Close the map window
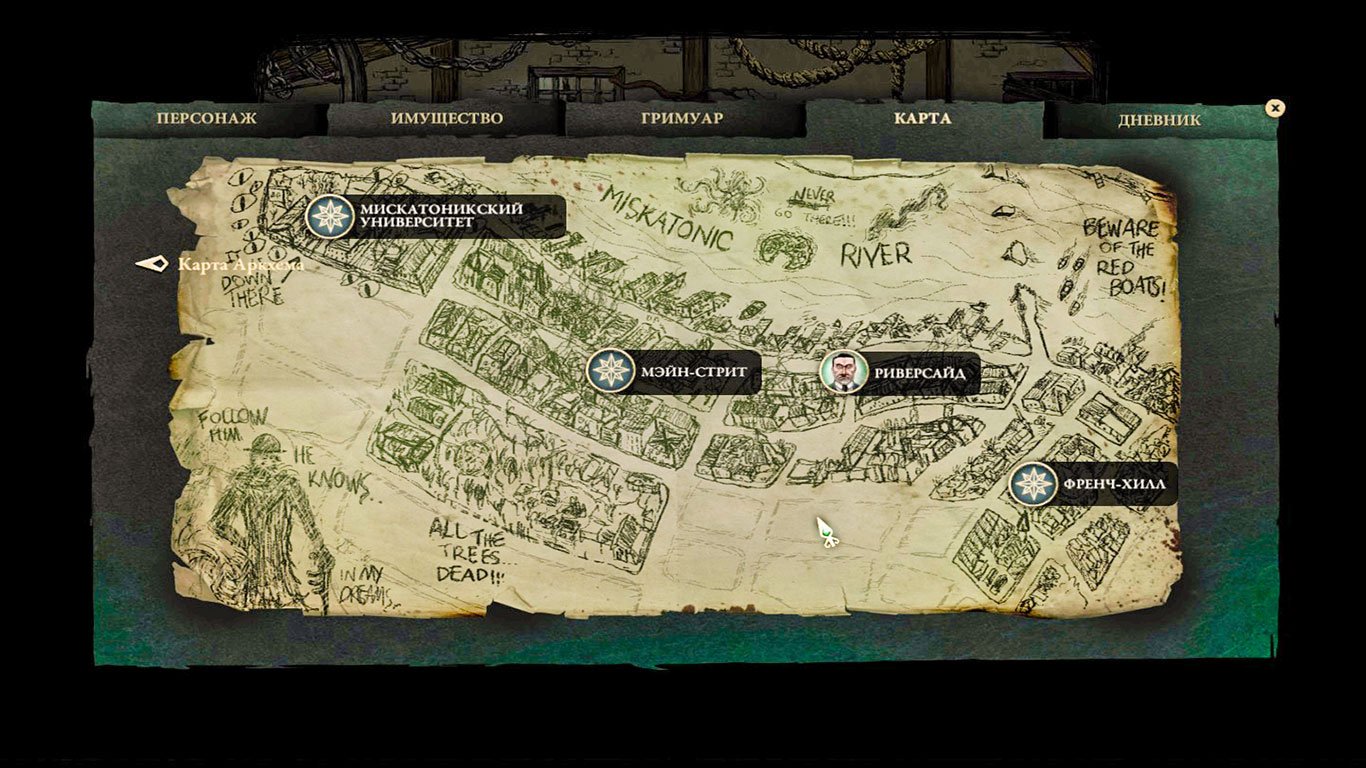The width and height of the screenshot is (1366, 768). tap(1274, 108)
